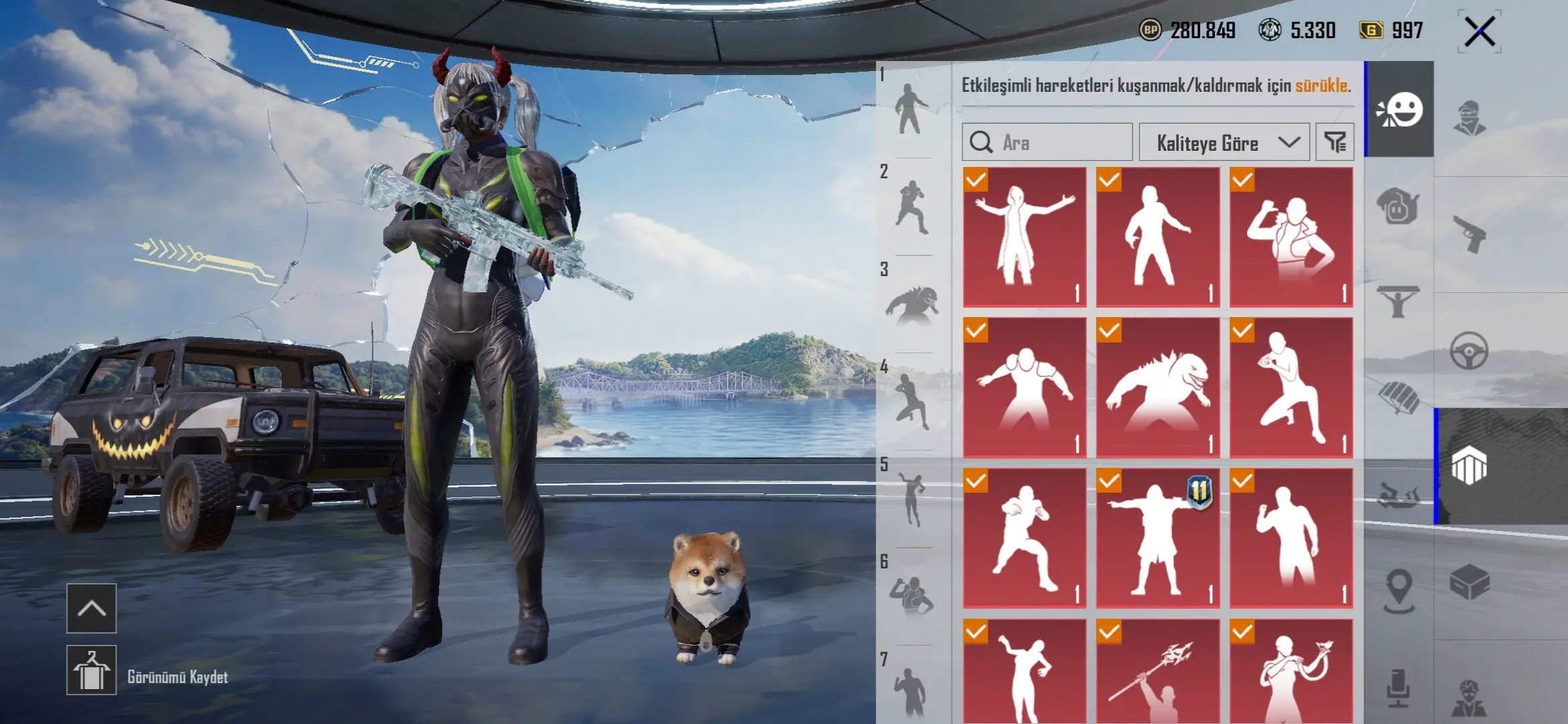
Task: Open the backpack category tab
Action: point(1399,206)
